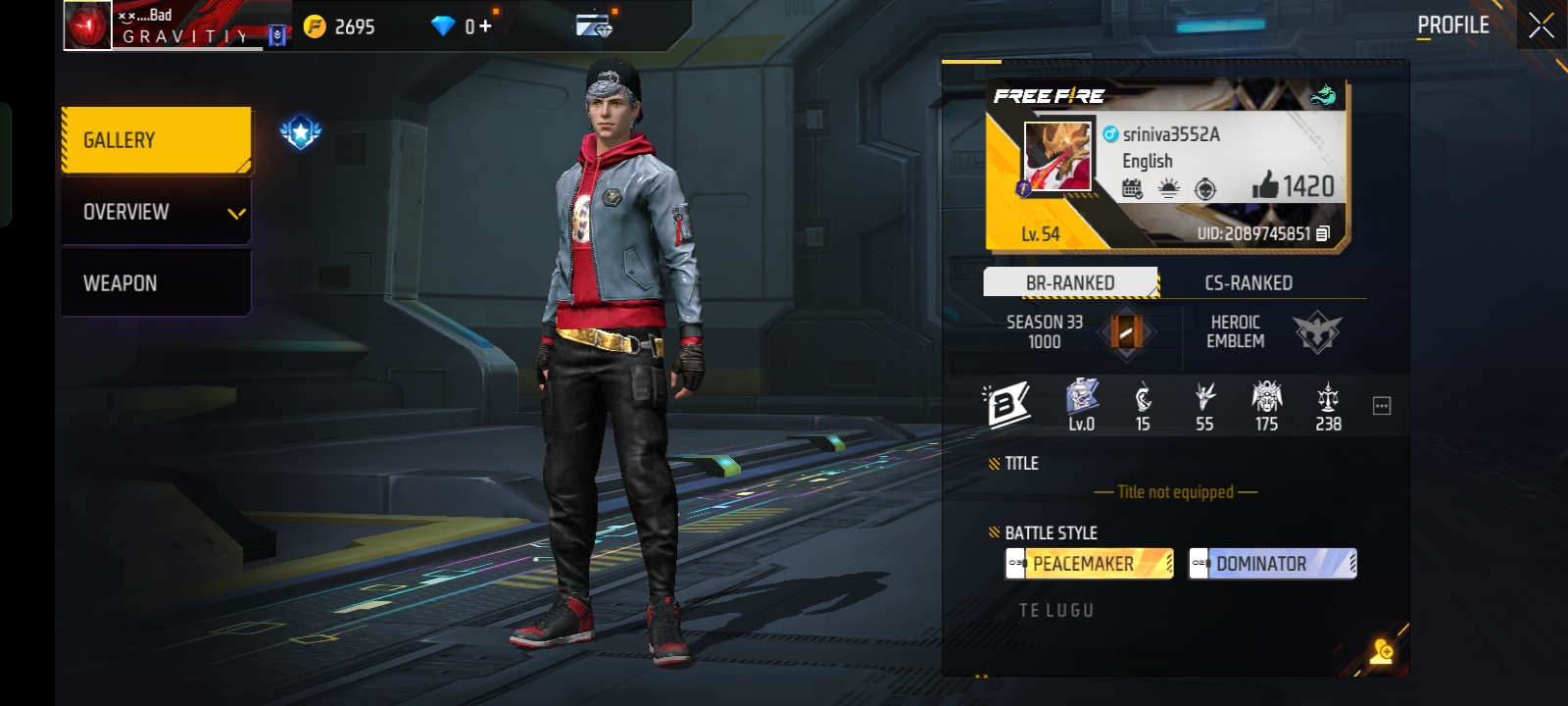Image resolution: width=1568 pixels, height=706 pixels.
Task: Close the profile screen with X
Action: point(1541,26)
